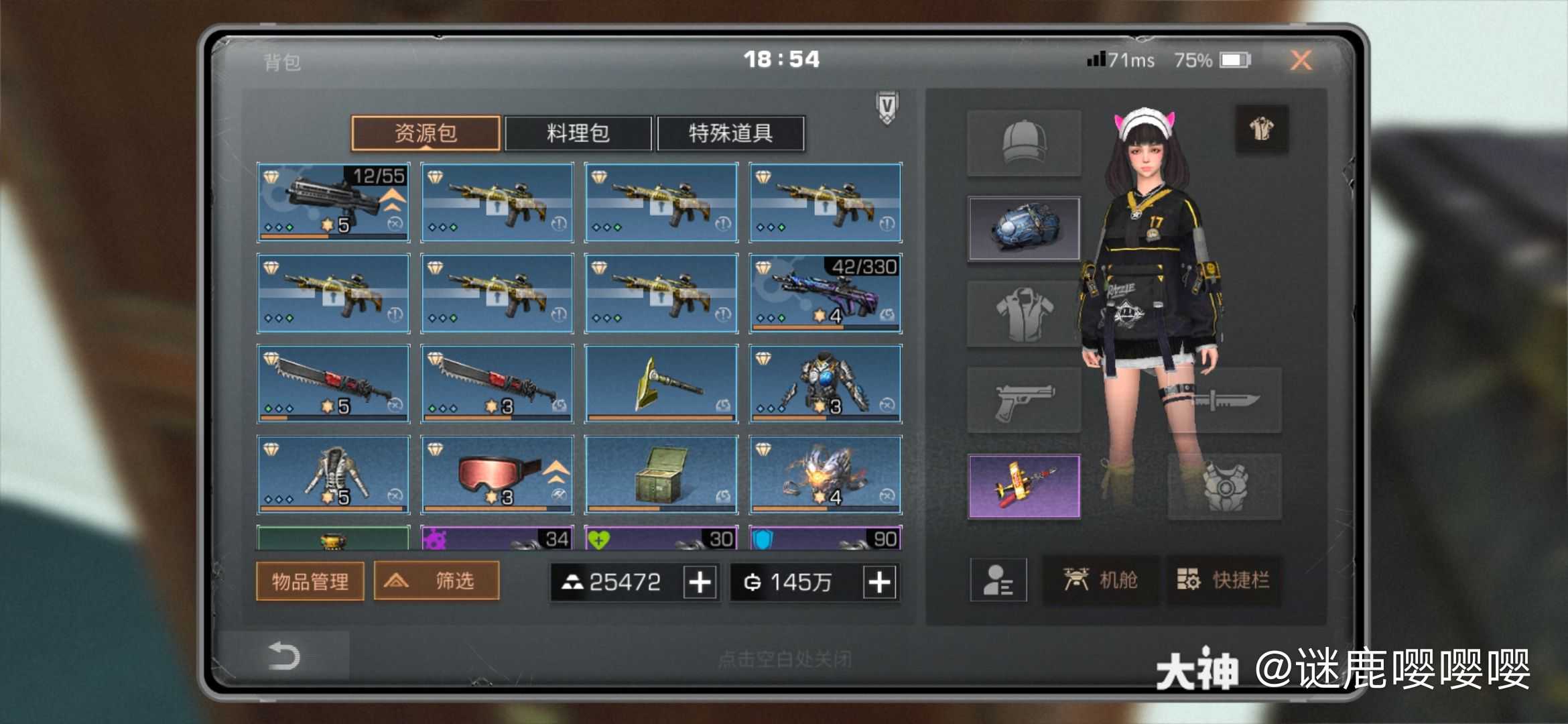Click the 筛选 filter button
Image resolution: width=1568 pixels, height=724 pixels.
click(x=436, y=581)
